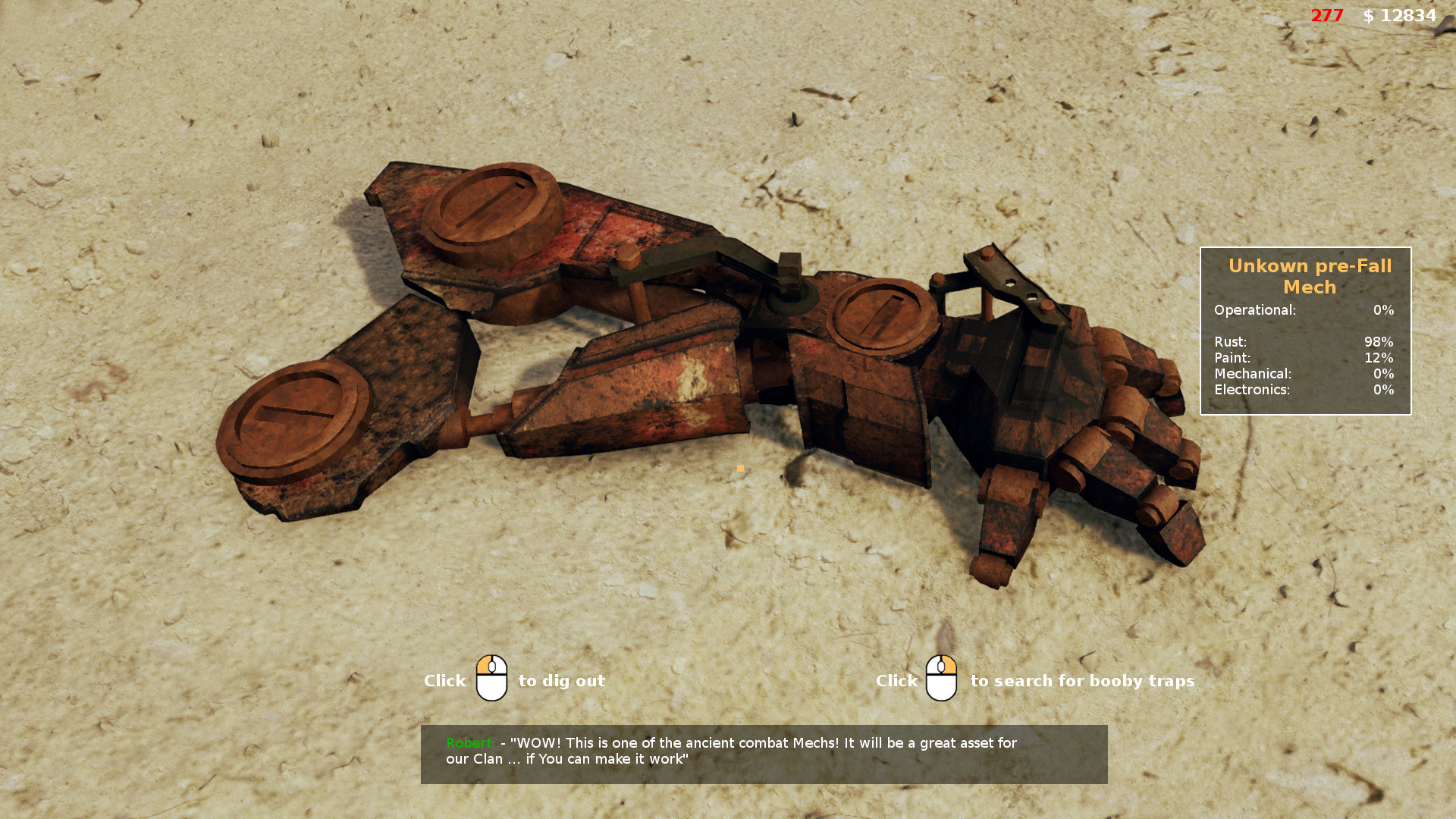The image size is (1456, 819).
Task: Open the Mechanical stat details
Action: (1304, 374)
